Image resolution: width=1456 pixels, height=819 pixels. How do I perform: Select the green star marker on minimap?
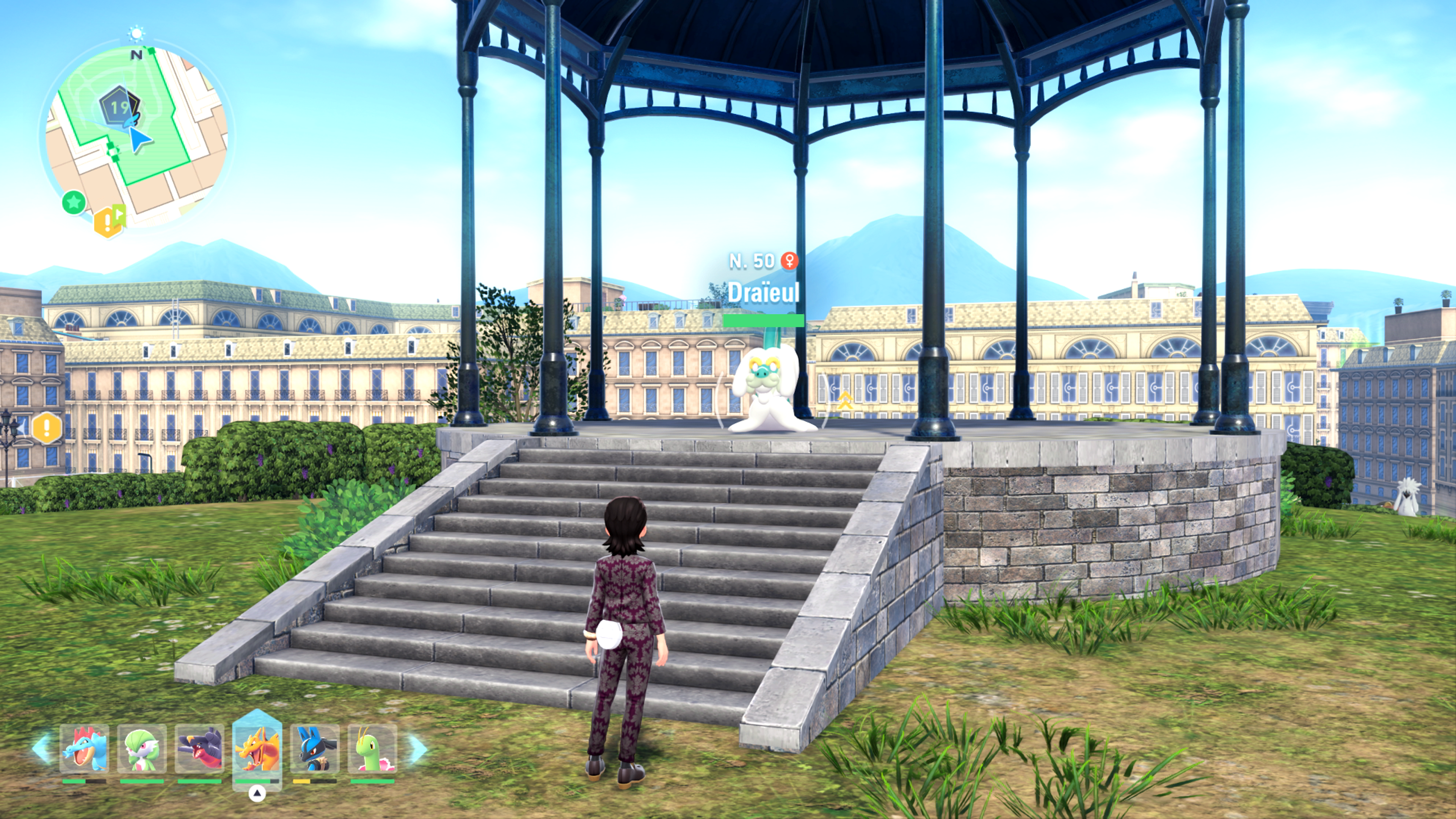[74, 202]
